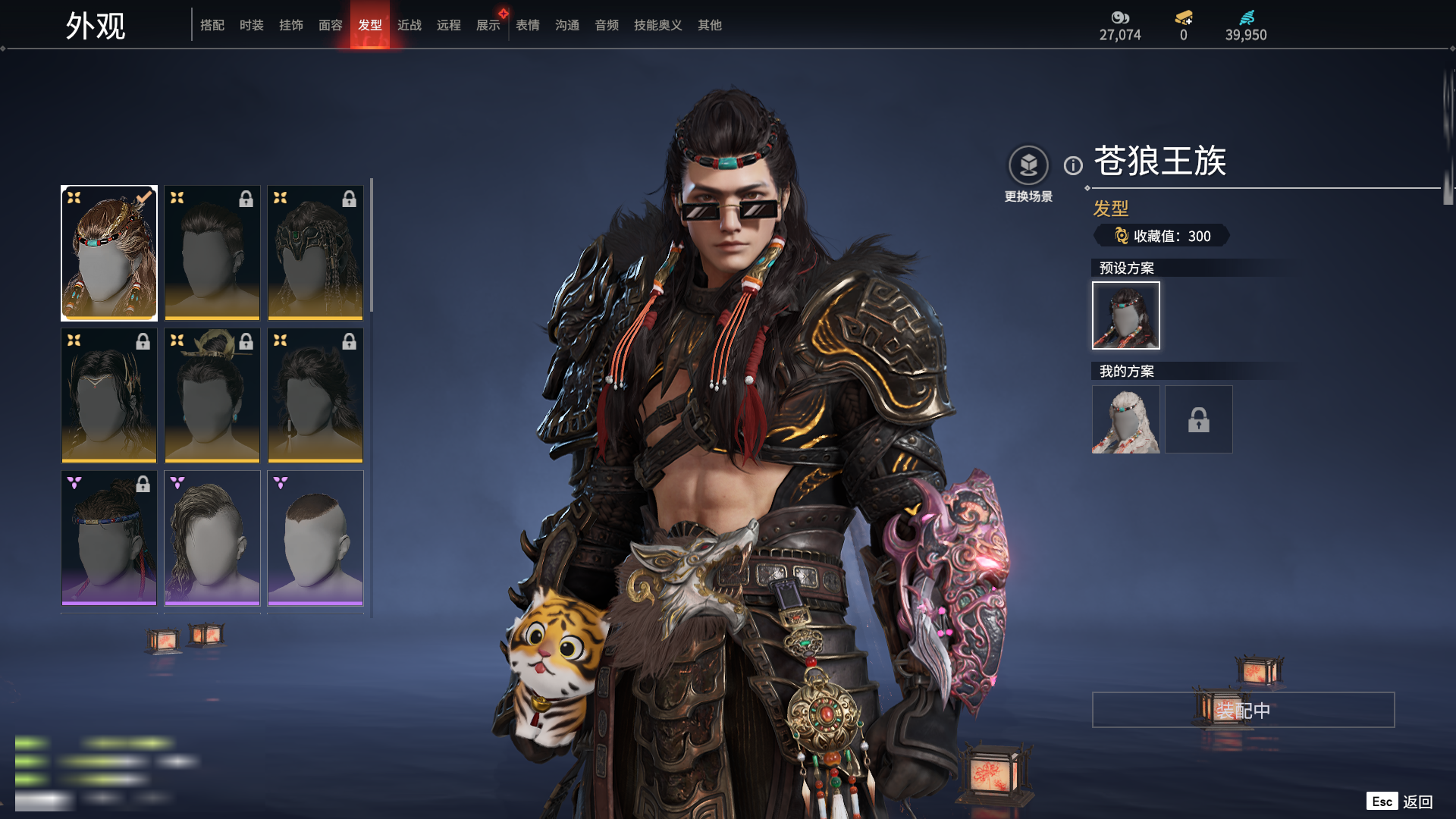Image resolution: width=1456 pixels, height=819 pixels.
Task: Open the 技能奥义 tab
Action: pos(657,25)
